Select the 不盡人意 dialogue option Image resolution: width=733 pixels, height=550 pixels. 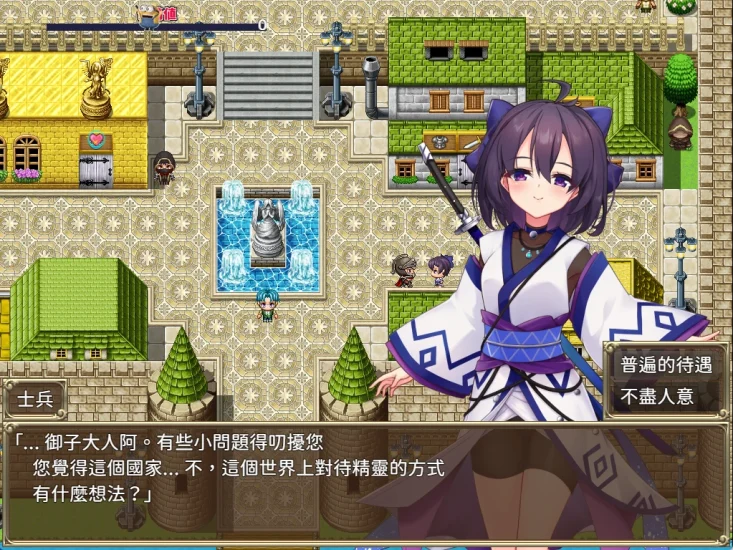click(657, 396)
